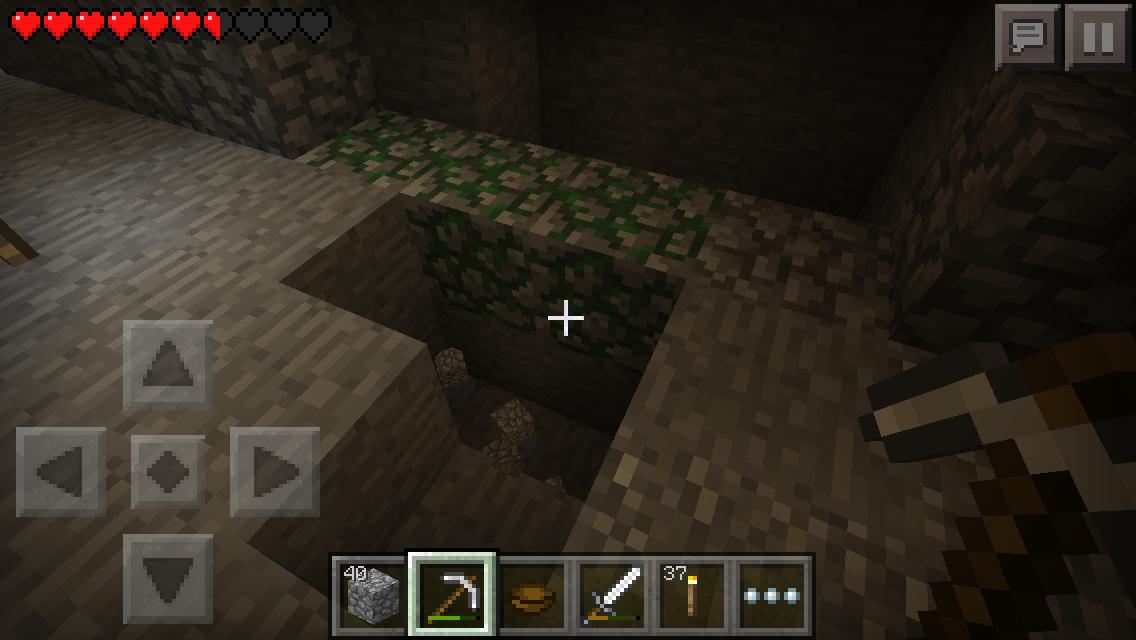This screenshot has height=640, width=1136.
Task: Tap the forward arrow on the D-pad
Action: [168, 365]
